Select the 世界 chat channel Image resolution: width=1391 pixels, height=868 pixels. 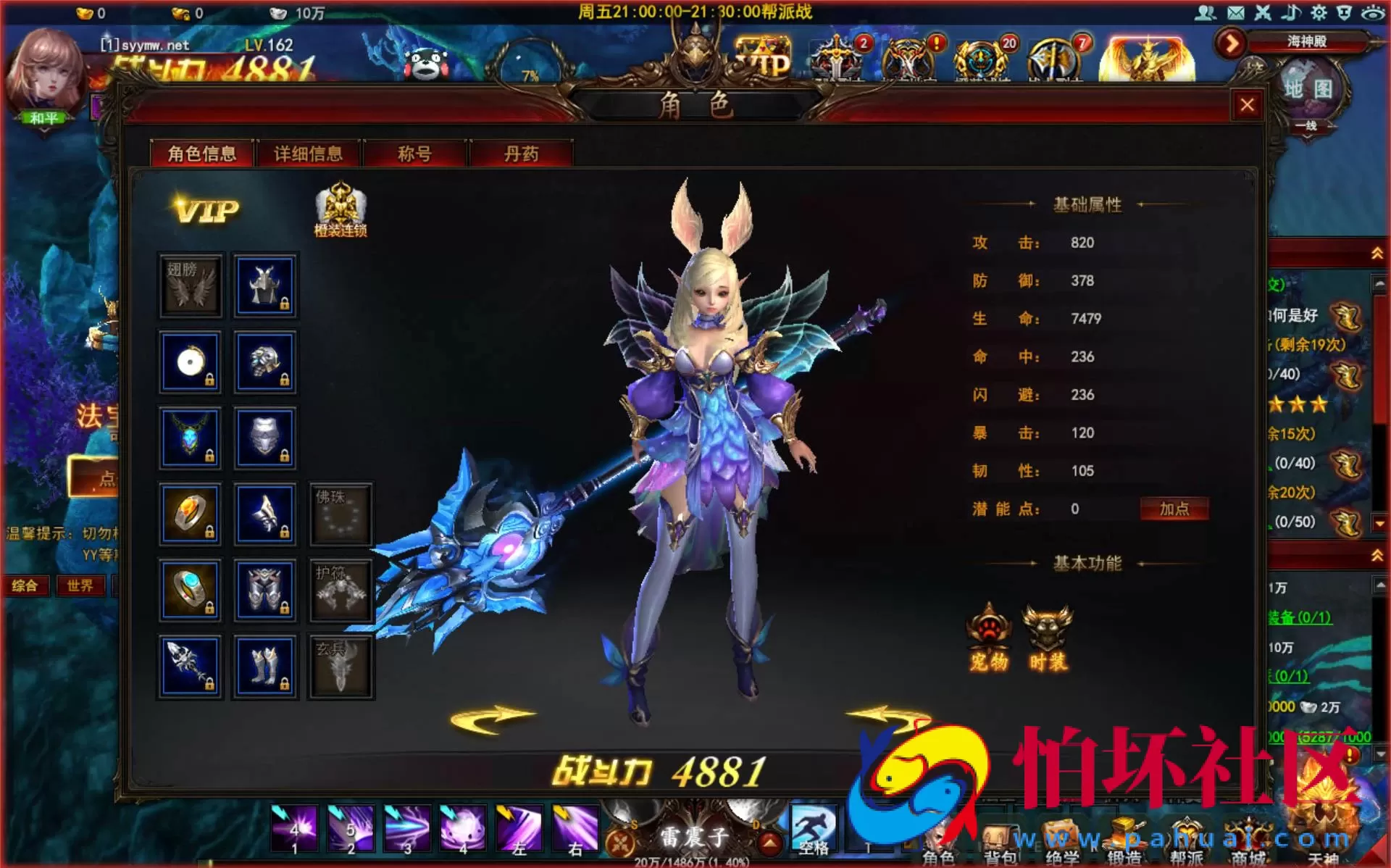coord(81,585)
